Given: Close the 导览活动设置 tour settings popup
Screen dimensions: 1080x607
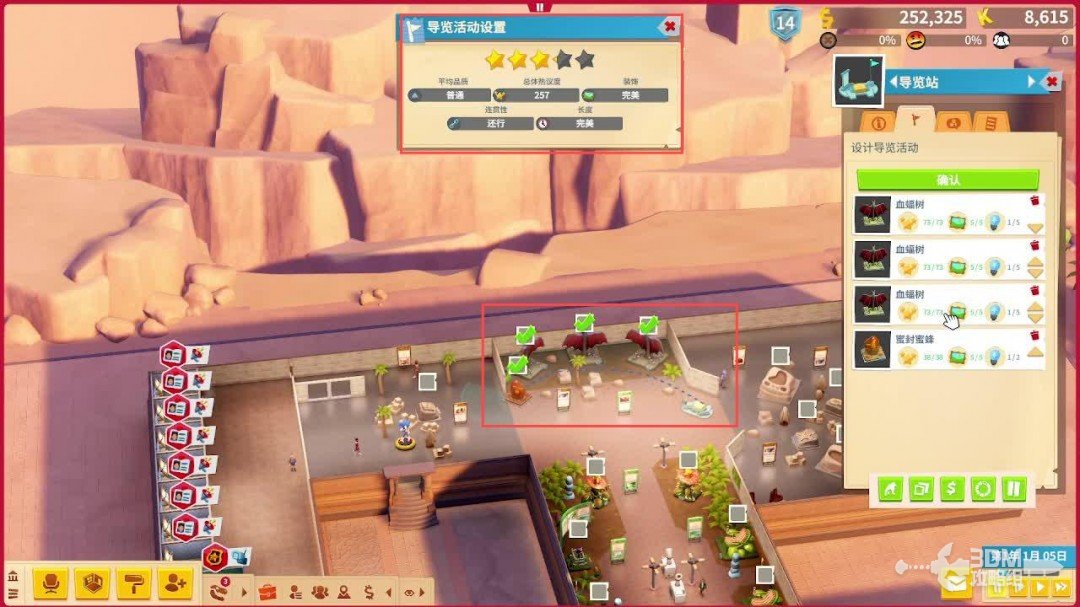Looking at the screenshot, I should pos(669,27).
